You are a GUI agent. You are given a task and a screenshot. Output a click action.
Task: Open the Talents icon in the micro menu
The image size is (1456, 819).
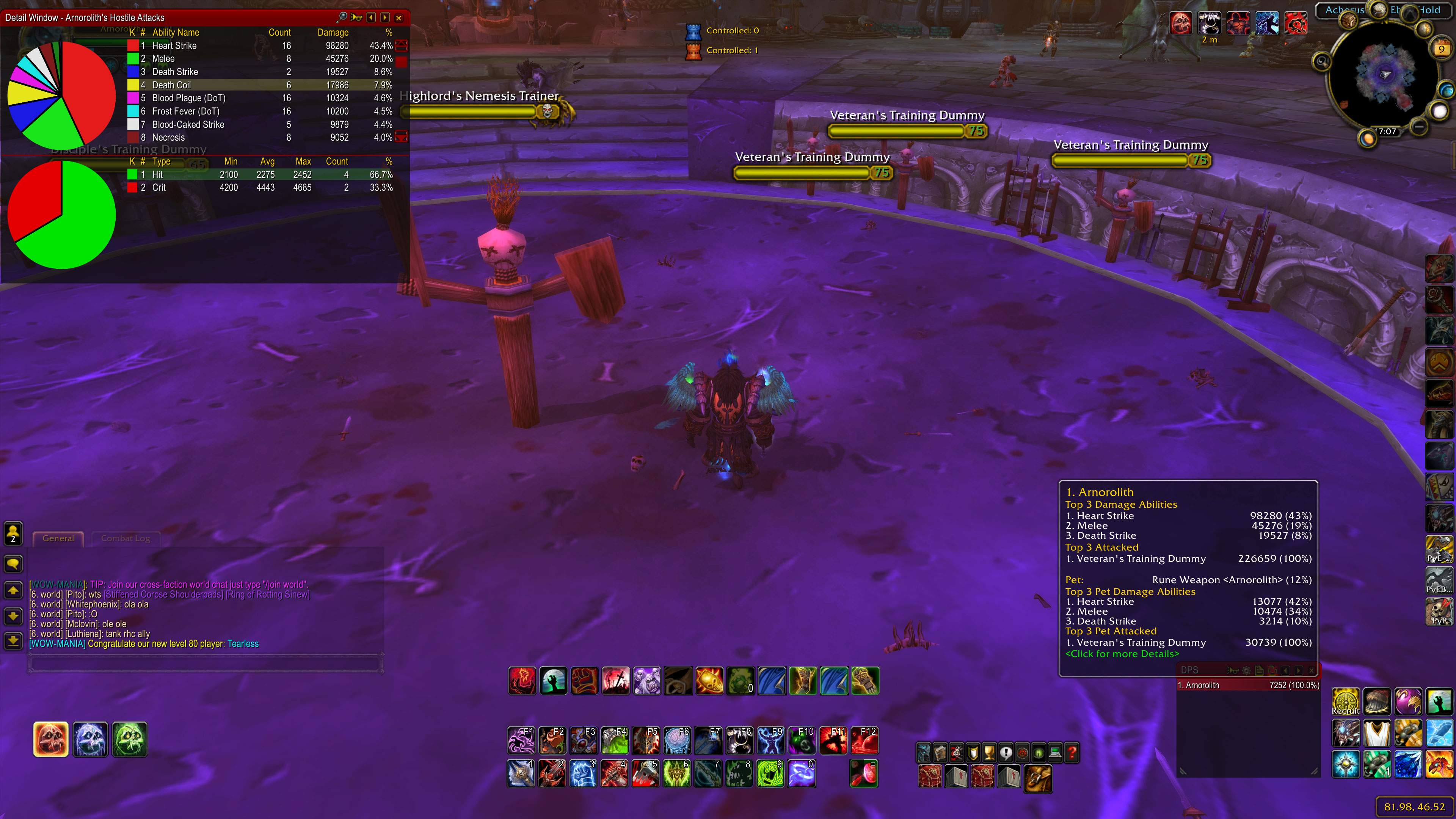(956, 753)
